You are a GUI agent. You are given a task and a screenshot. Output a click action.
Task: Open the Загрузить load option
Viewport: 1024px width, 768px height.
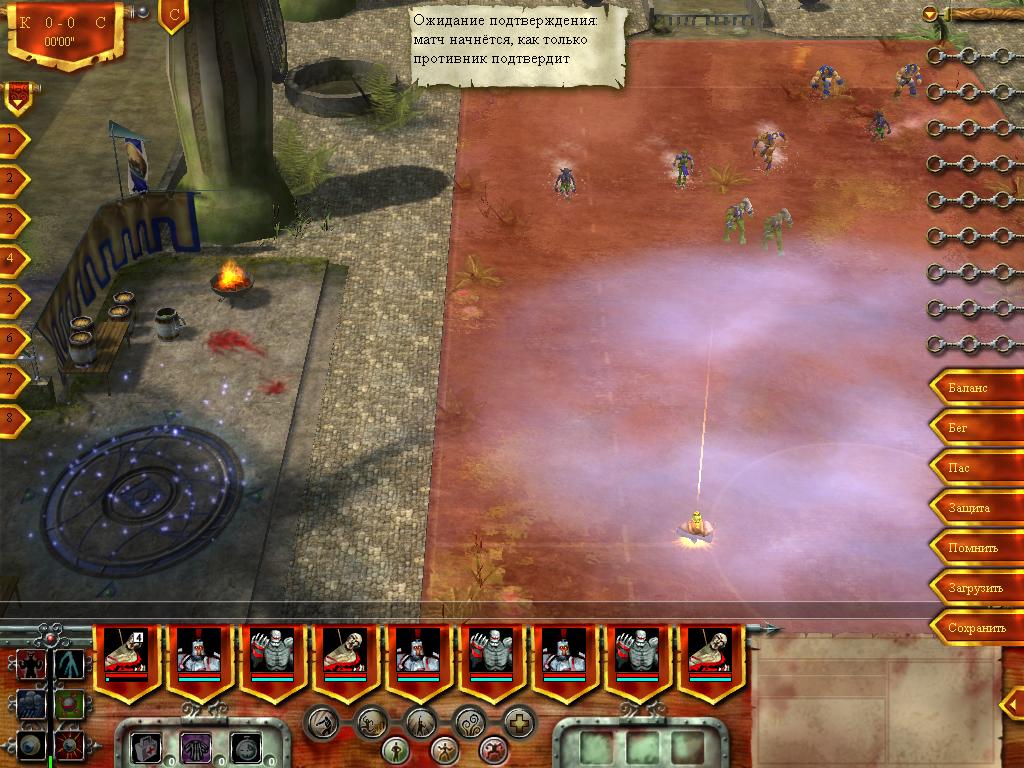(x=975, y=588)
